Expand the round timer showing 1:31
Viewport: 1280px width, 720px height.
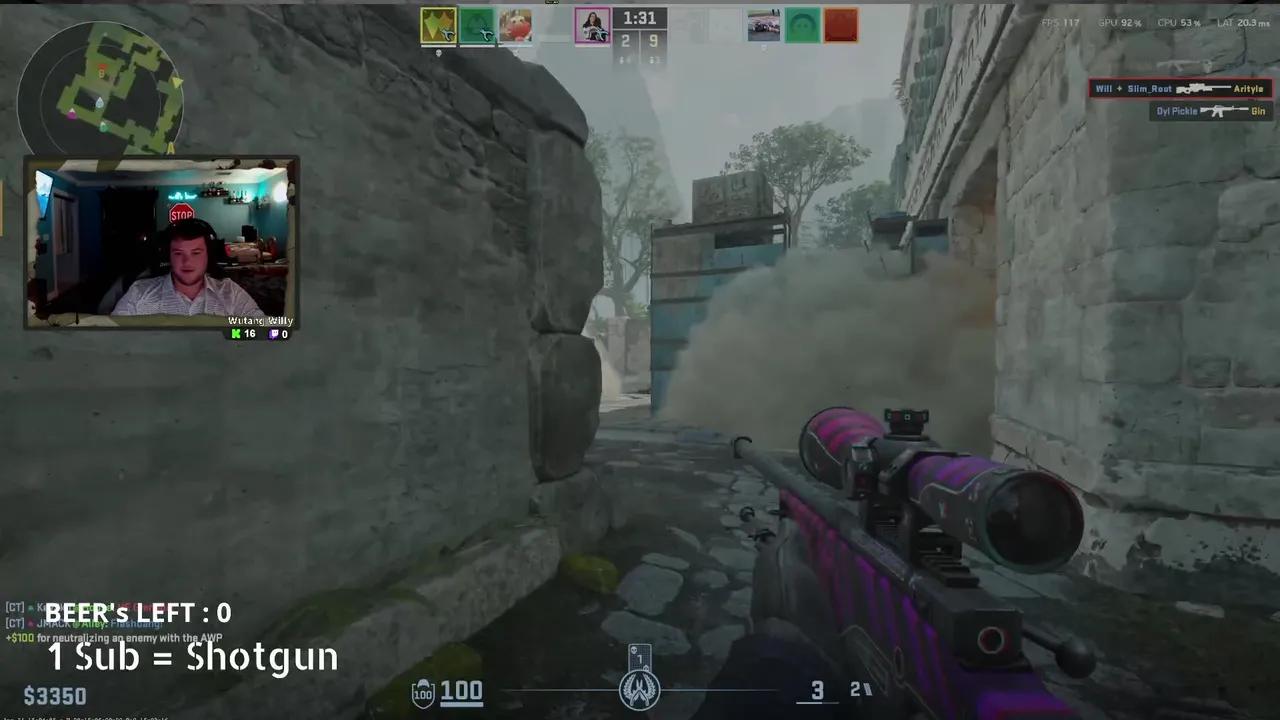640,17
